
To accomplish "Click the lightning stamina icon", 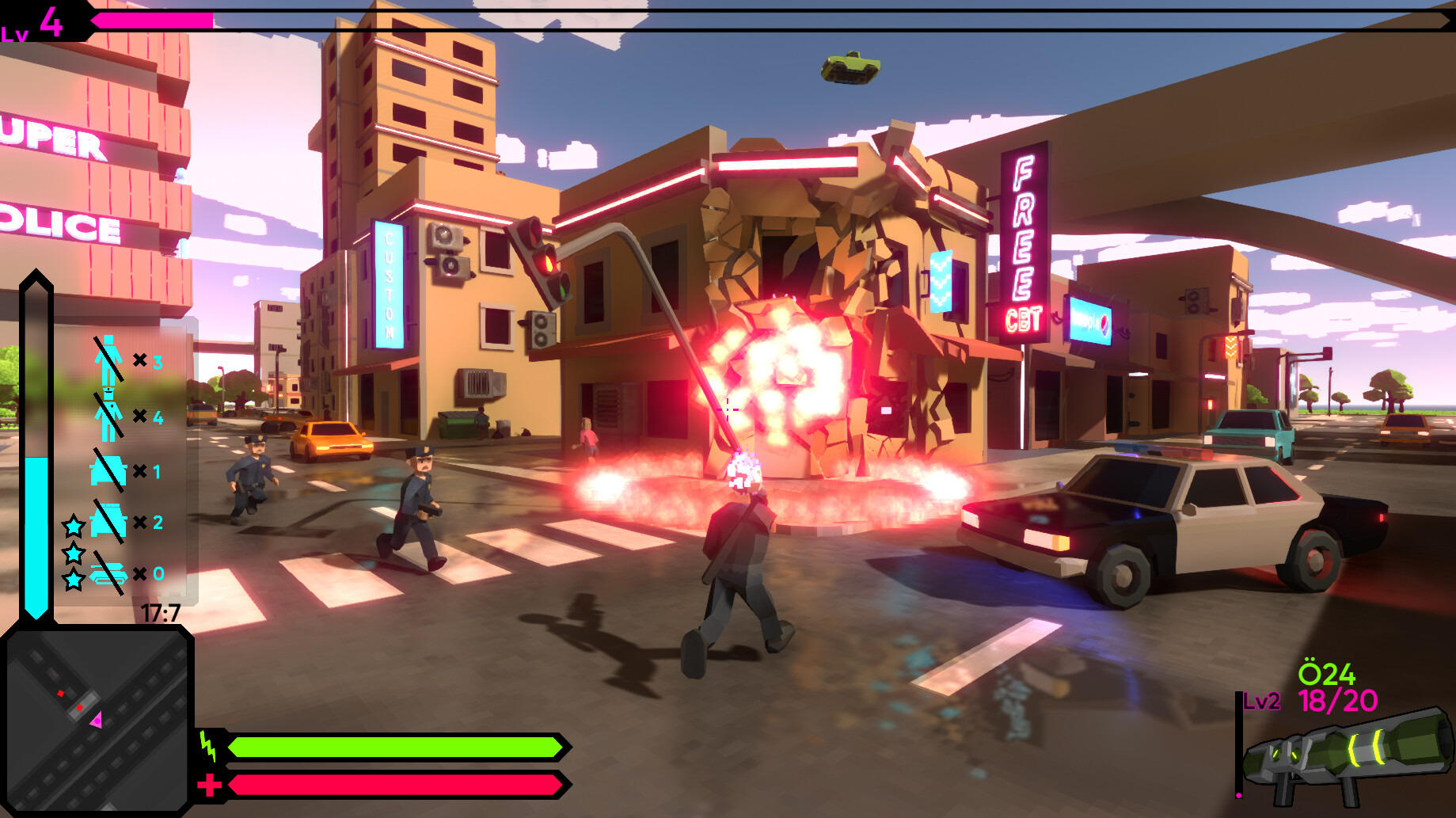I will [x=208, y=745].
